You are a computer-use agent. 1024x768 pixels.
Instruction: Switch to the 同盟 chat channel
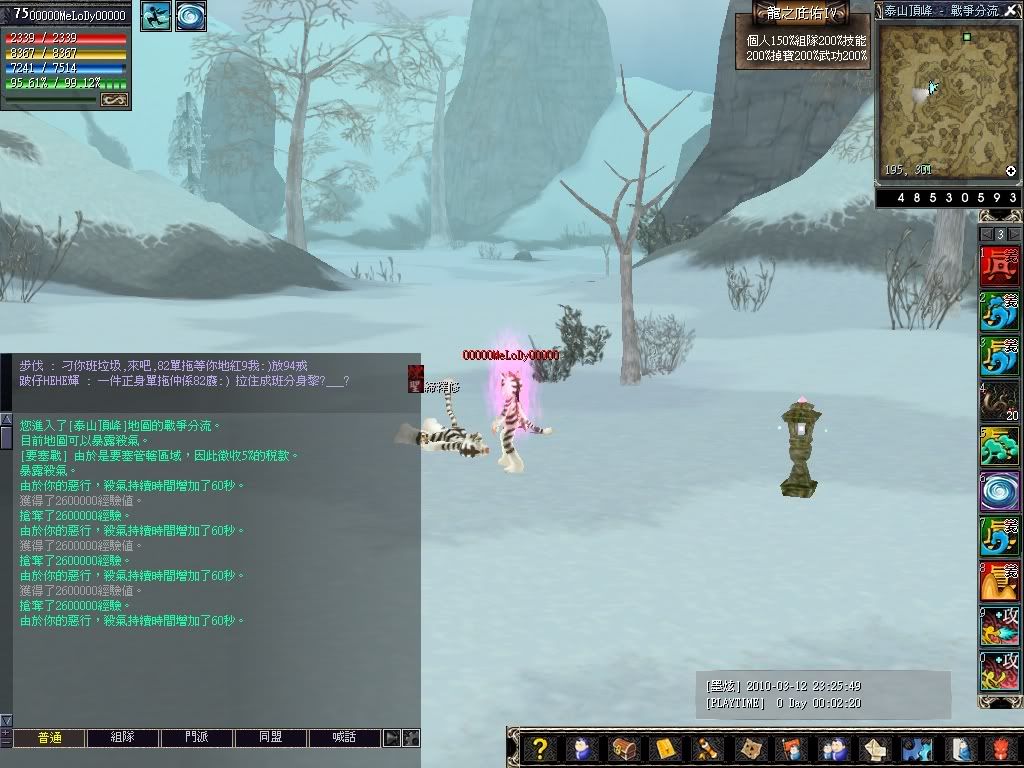coord(270,738)
